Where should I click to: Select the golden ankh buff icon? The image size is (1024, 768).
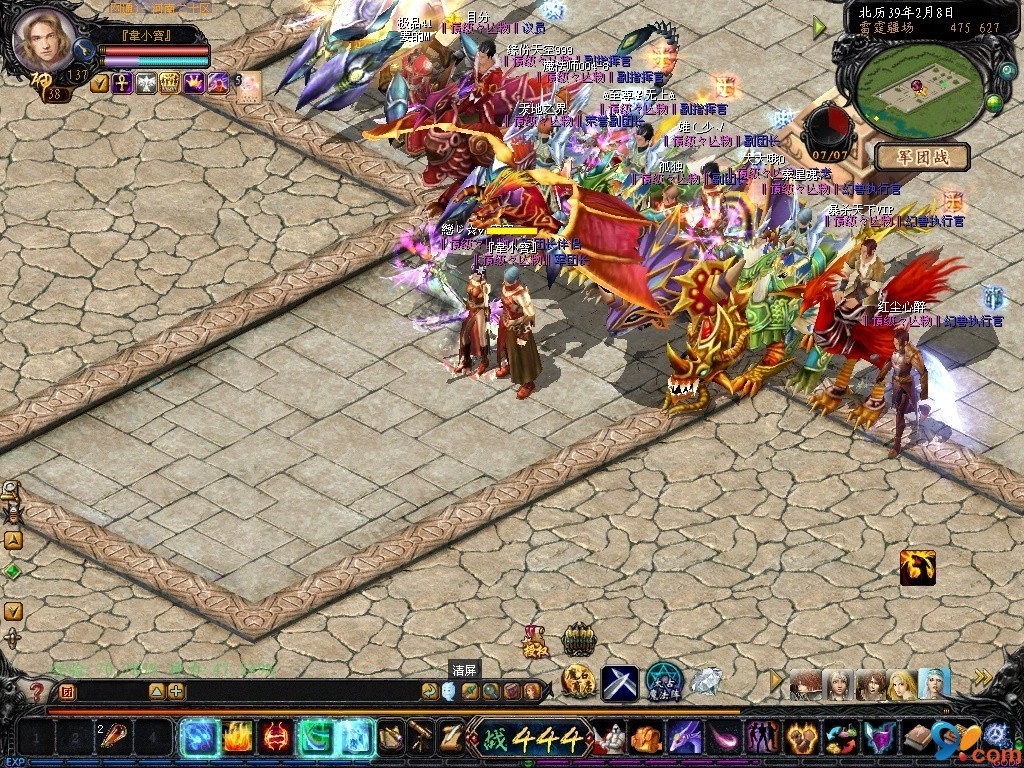(122, 84)
